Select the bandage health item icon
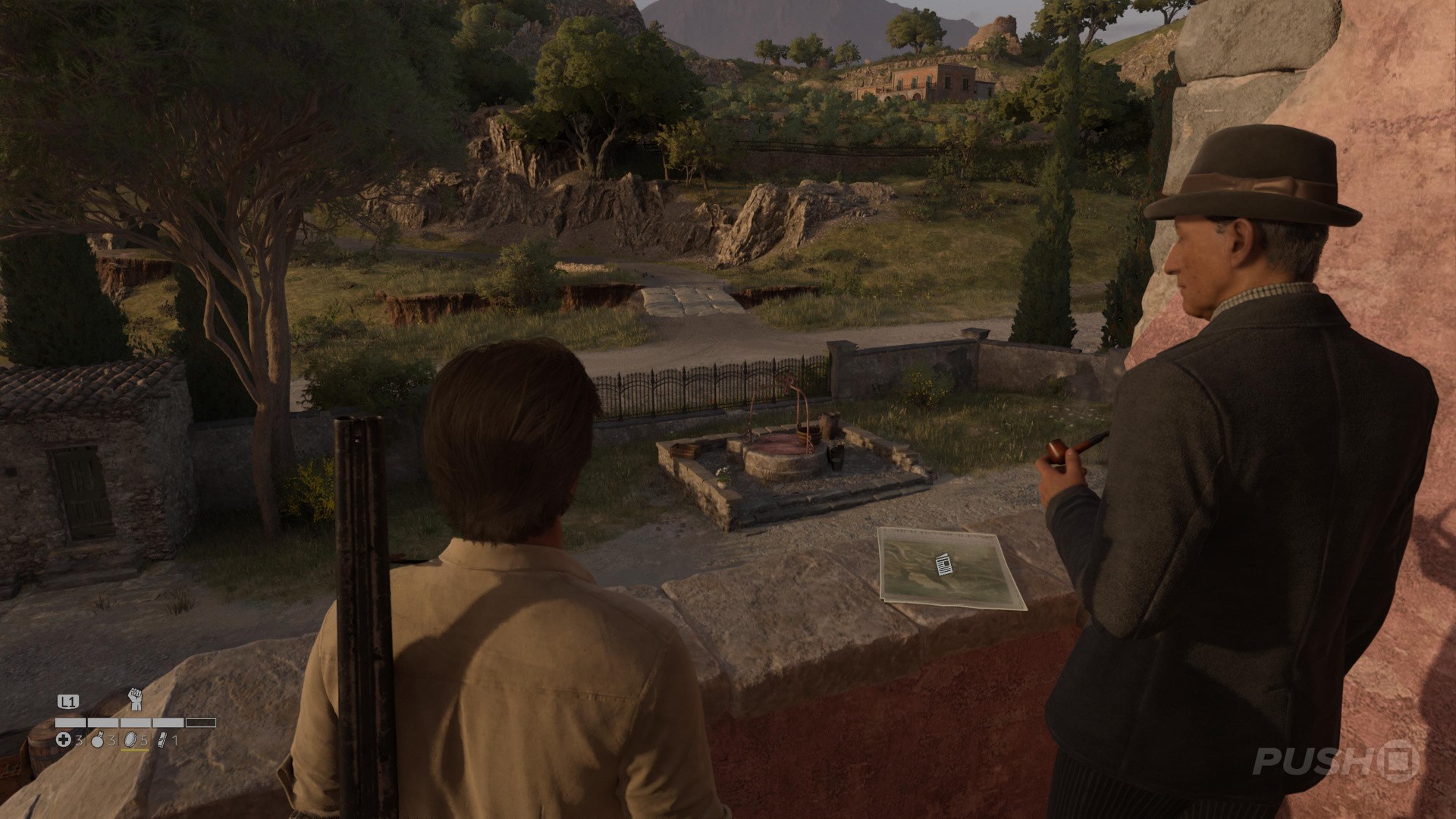The height and width of the screenshot is (819, 1456). [64, 739]
